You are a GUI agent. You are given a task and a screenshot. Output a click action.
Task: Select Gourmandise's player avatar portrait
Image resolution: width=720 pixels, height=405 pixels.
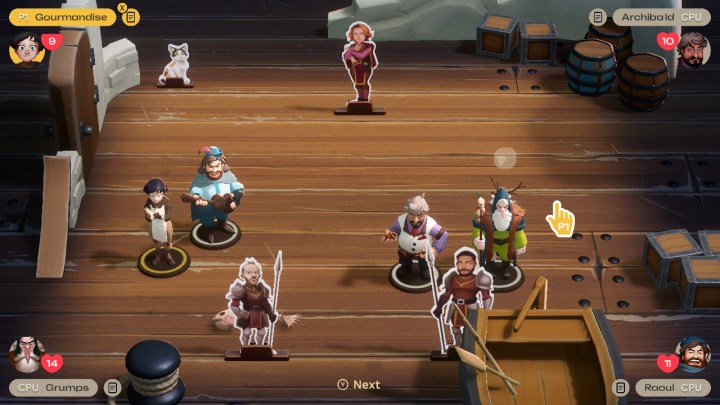(25, 47)
